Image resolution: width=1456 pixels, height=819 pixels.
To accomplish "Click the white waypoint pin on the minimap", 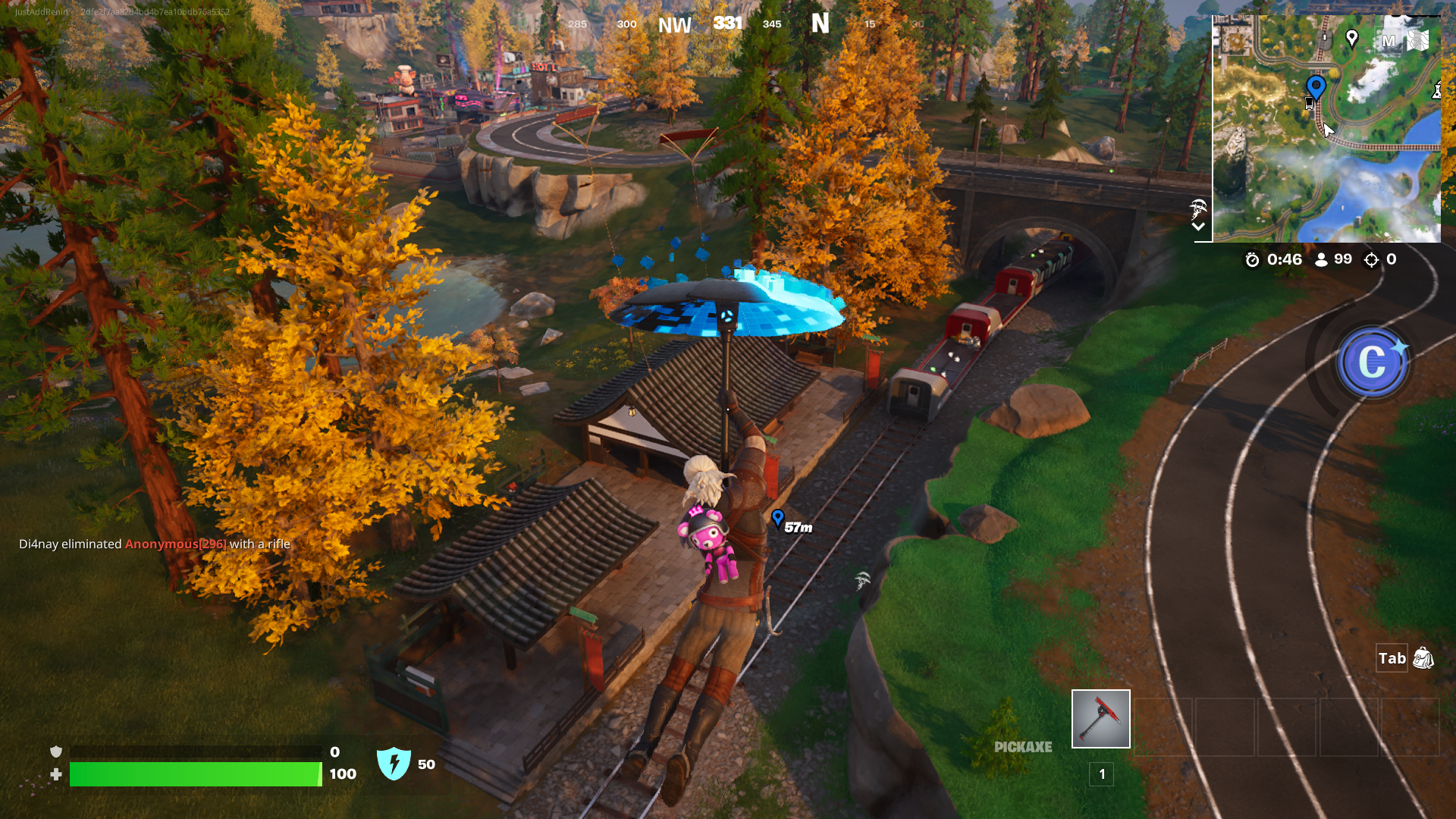I will coord(1352,35).
